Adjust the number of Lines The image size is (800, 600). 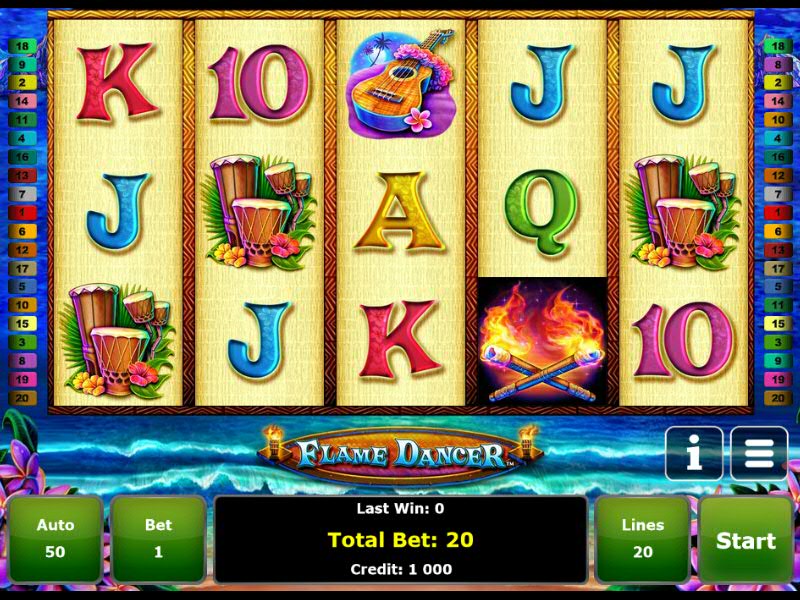(x=642, y=539)
